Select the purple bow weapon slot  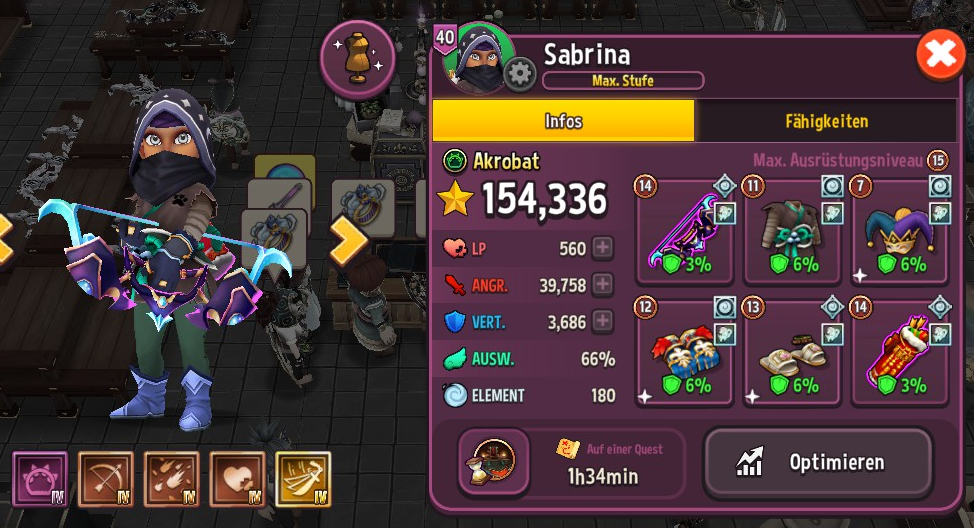click(x=684, y=232)
